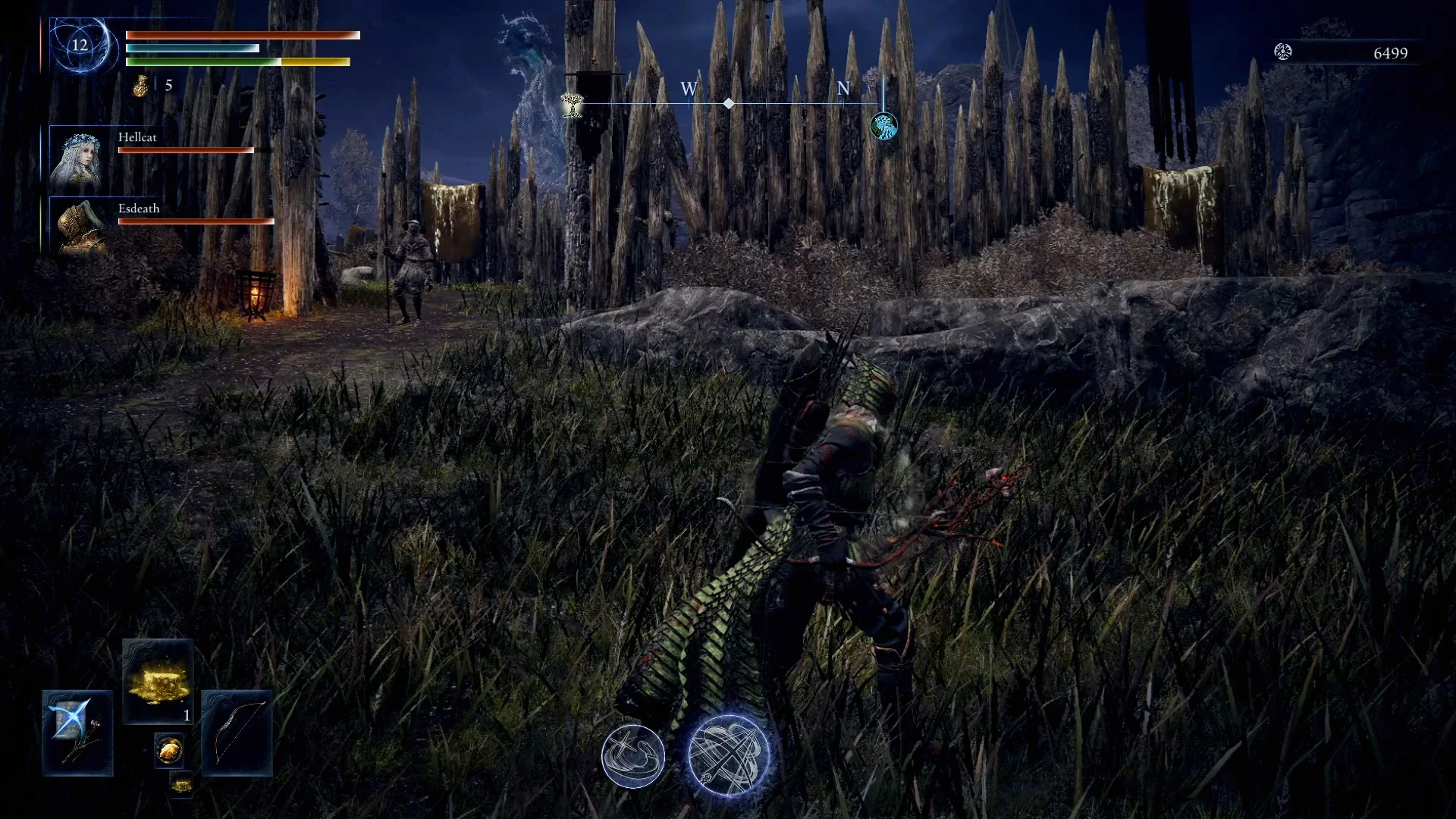1456x819 pixels.
Task: Select the smaller left weapon skill circle
Action: pos(634,755)
